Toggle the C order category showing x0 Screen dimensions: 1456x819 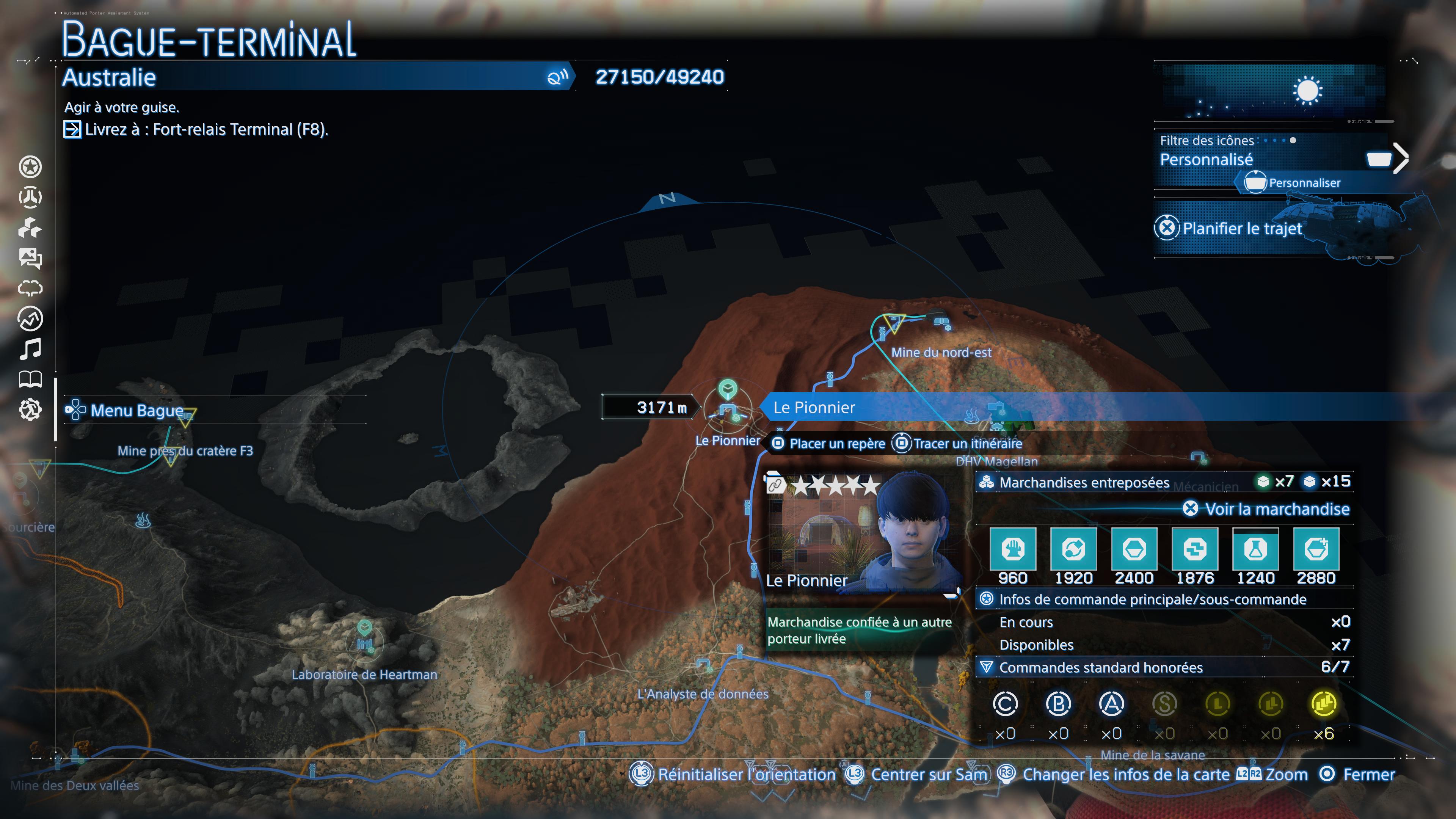[x=1007, y=705]
